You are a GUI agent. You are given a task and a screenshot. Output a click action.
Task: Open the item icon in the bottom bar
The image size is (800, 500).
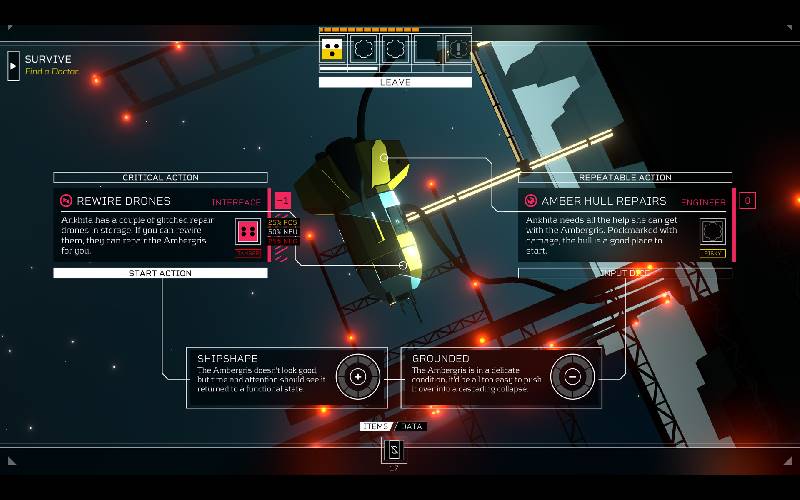click(x=394, y=450)
